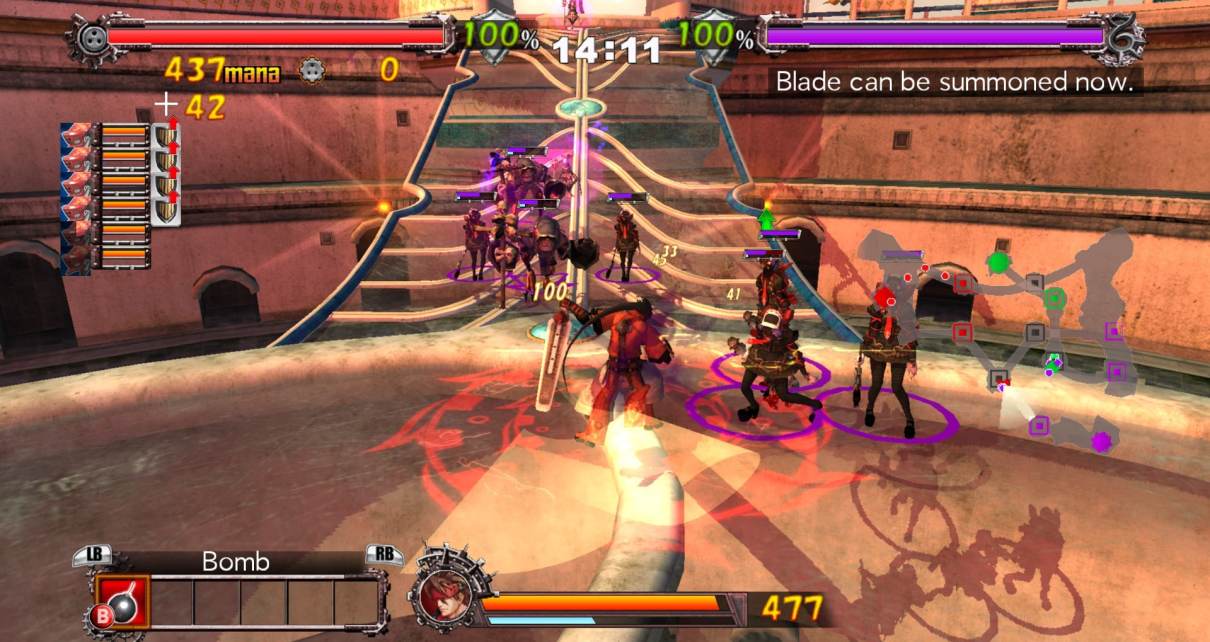
Task: Click the purple enemy team emblem
Action: click(1123, 38)
